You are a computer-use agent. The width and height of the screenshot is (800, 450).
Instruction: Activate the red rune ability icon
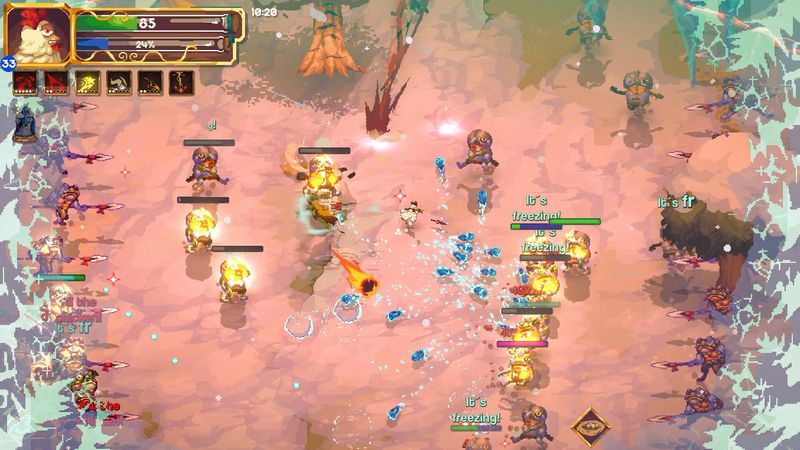pos(58,82)
